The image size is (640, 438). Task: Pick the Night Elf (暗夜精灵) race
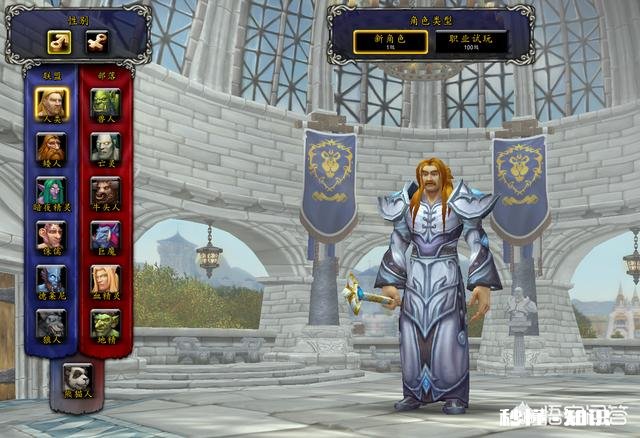click(51, 191)
